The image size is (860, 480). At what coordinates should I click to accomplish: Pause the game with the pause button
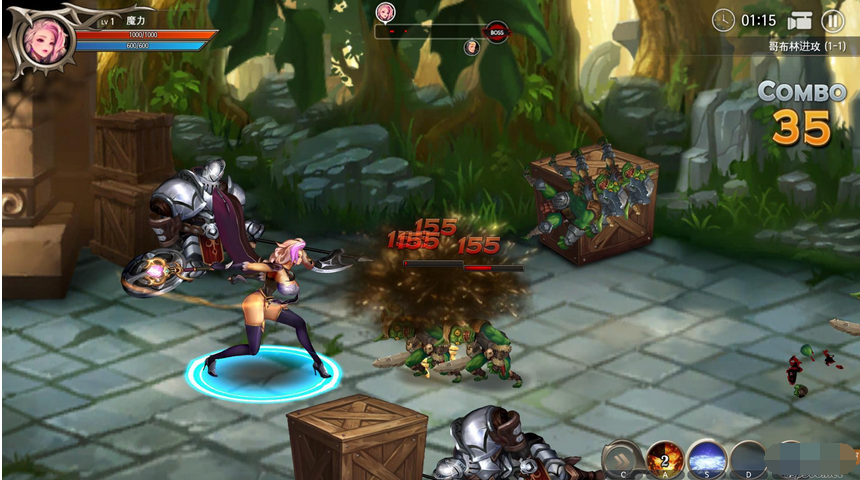tap(832, 20)
